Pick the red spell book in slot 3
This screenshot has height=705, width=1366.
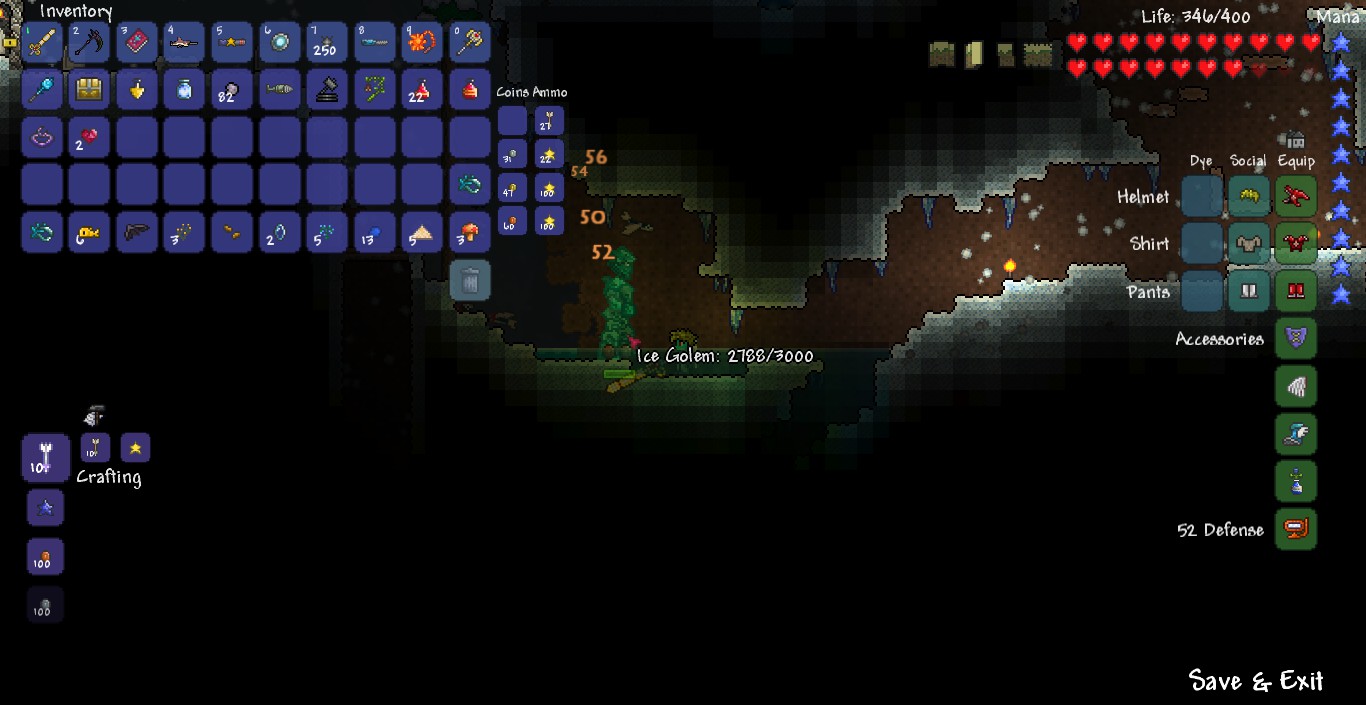click(x=137, y=43)
